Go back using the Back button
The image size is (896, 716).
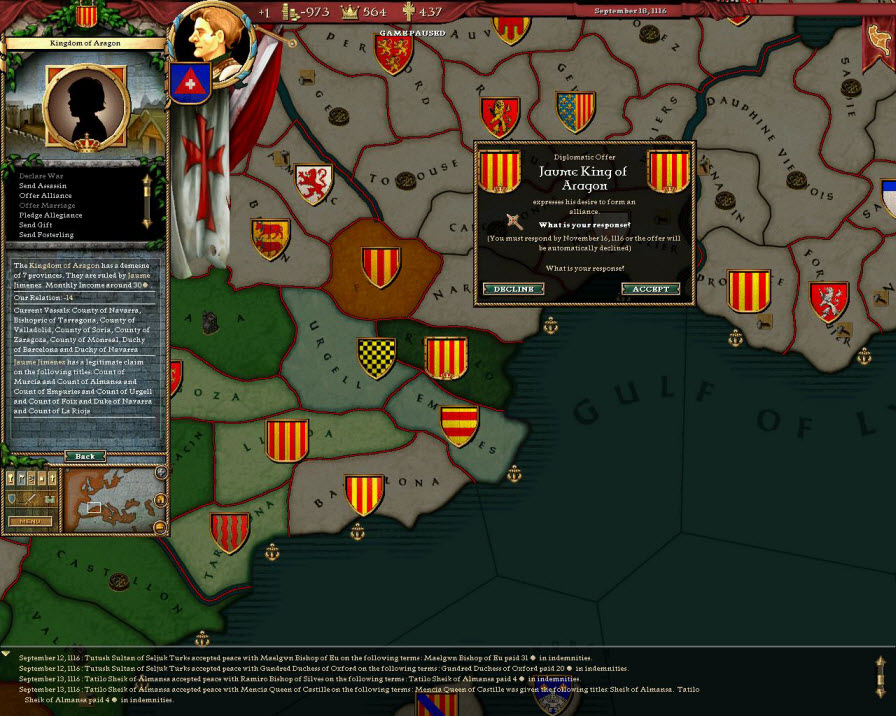click(85, 456)
